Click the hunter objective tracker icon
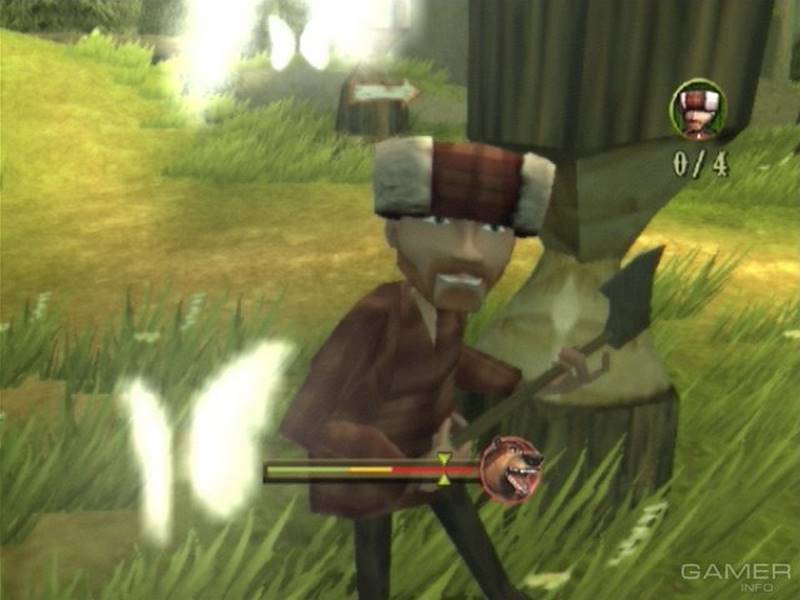The height and width of the screenshot is (600, 800). [x=697, y=109]
